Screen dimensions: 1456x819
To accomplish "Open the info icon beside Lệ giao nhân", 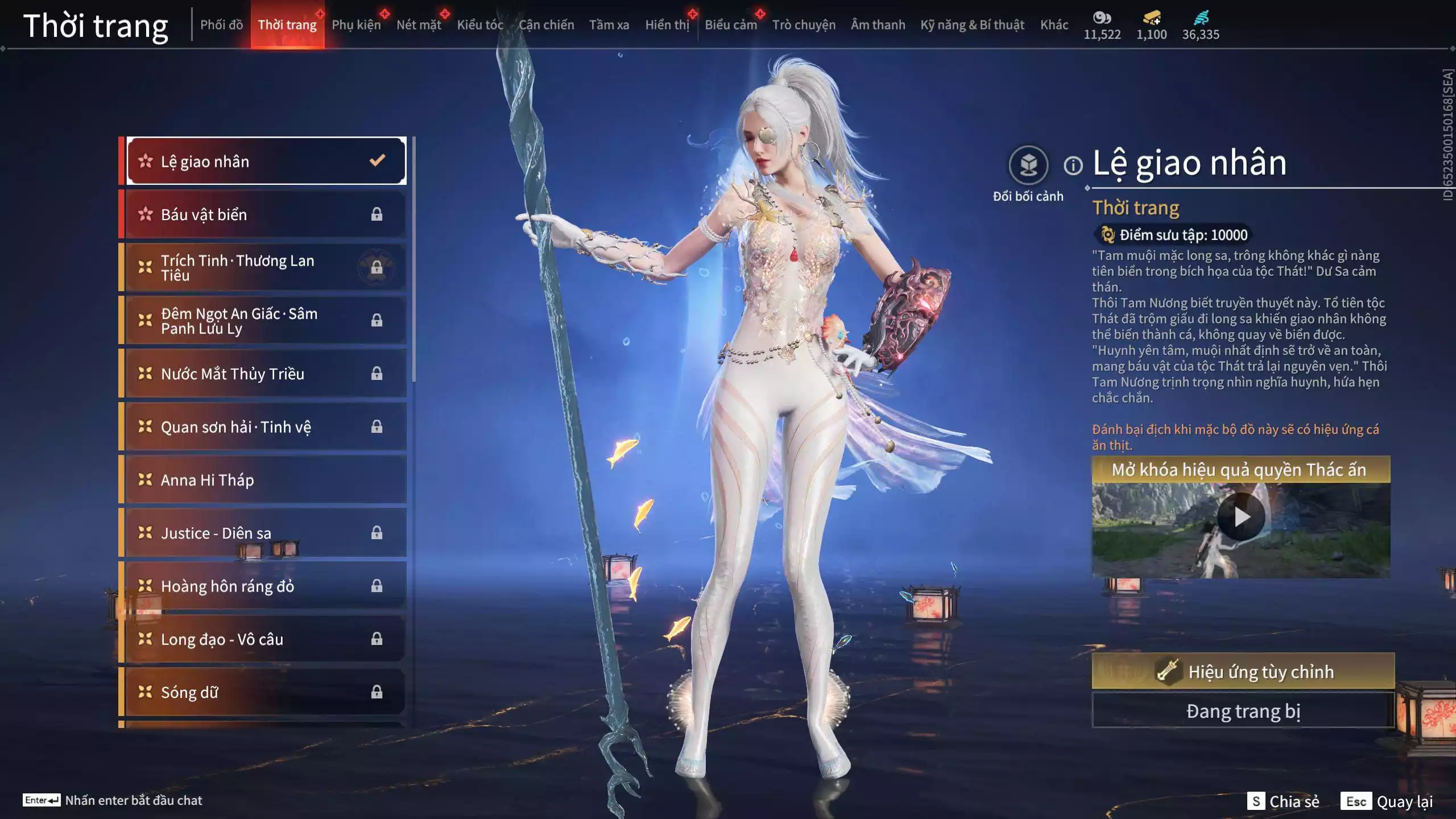I will tap(1073, 166).
